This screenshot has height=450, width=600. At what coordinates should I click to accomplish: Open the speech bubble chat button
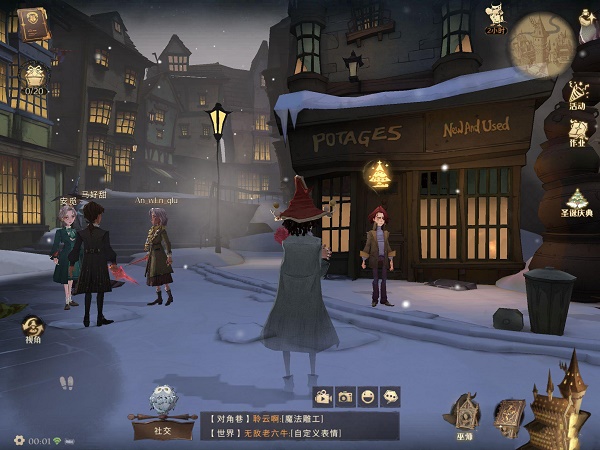pyautogui.click(x=390, y=396)
